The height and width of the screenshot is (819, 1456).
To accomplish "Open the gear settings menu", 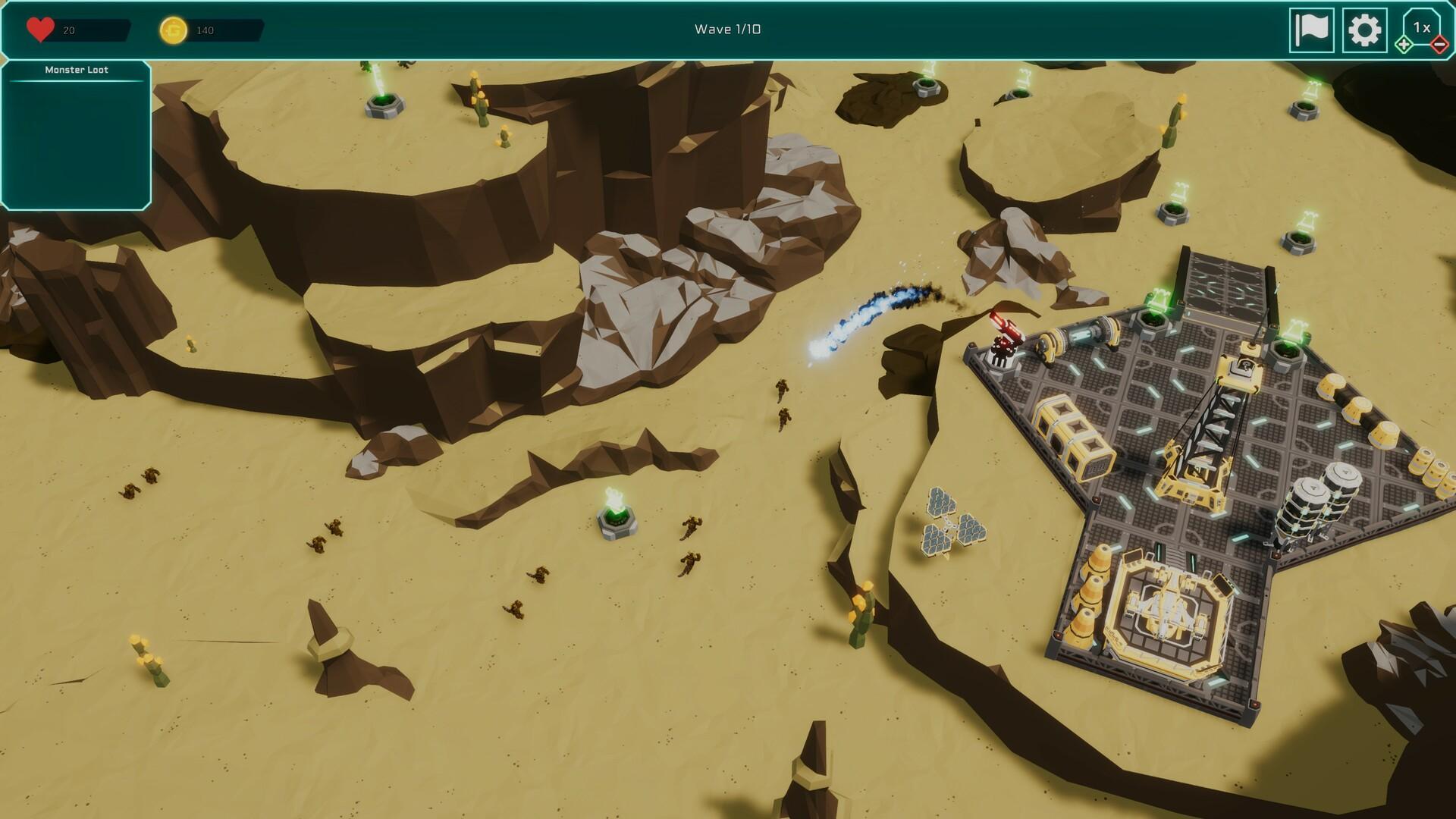I will [1364, 30].
